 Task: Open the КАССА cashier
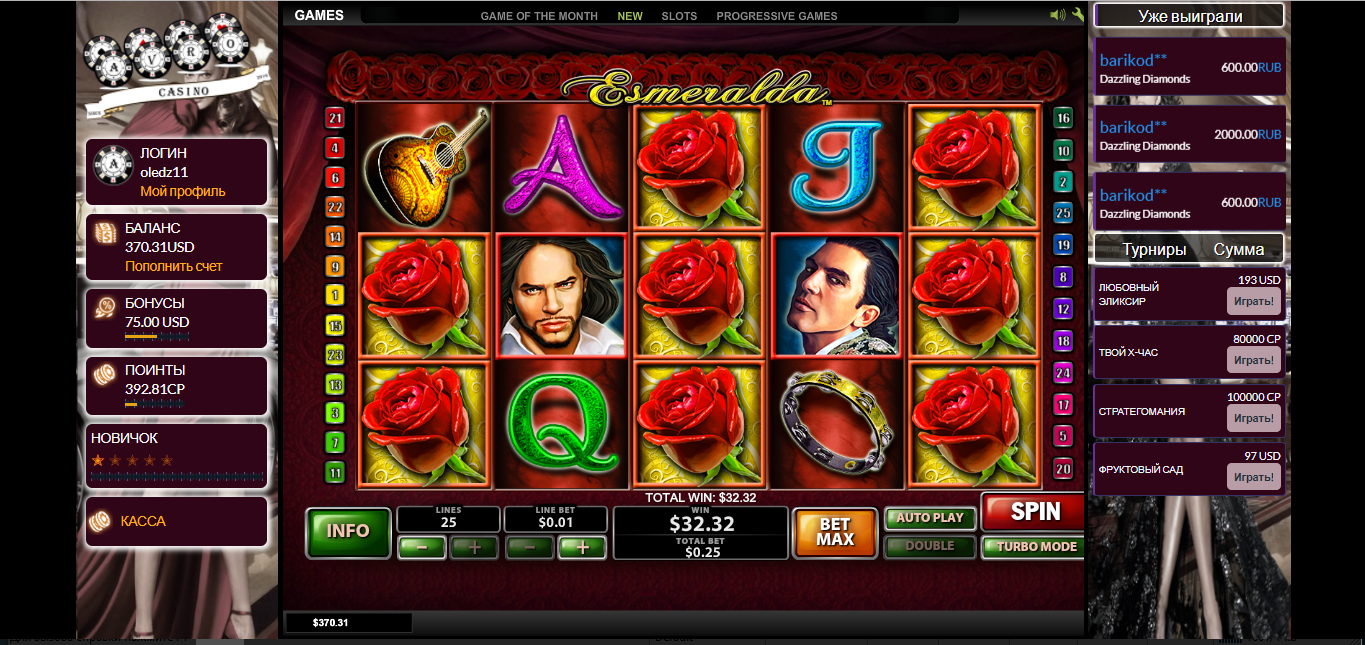pos(143,521)
